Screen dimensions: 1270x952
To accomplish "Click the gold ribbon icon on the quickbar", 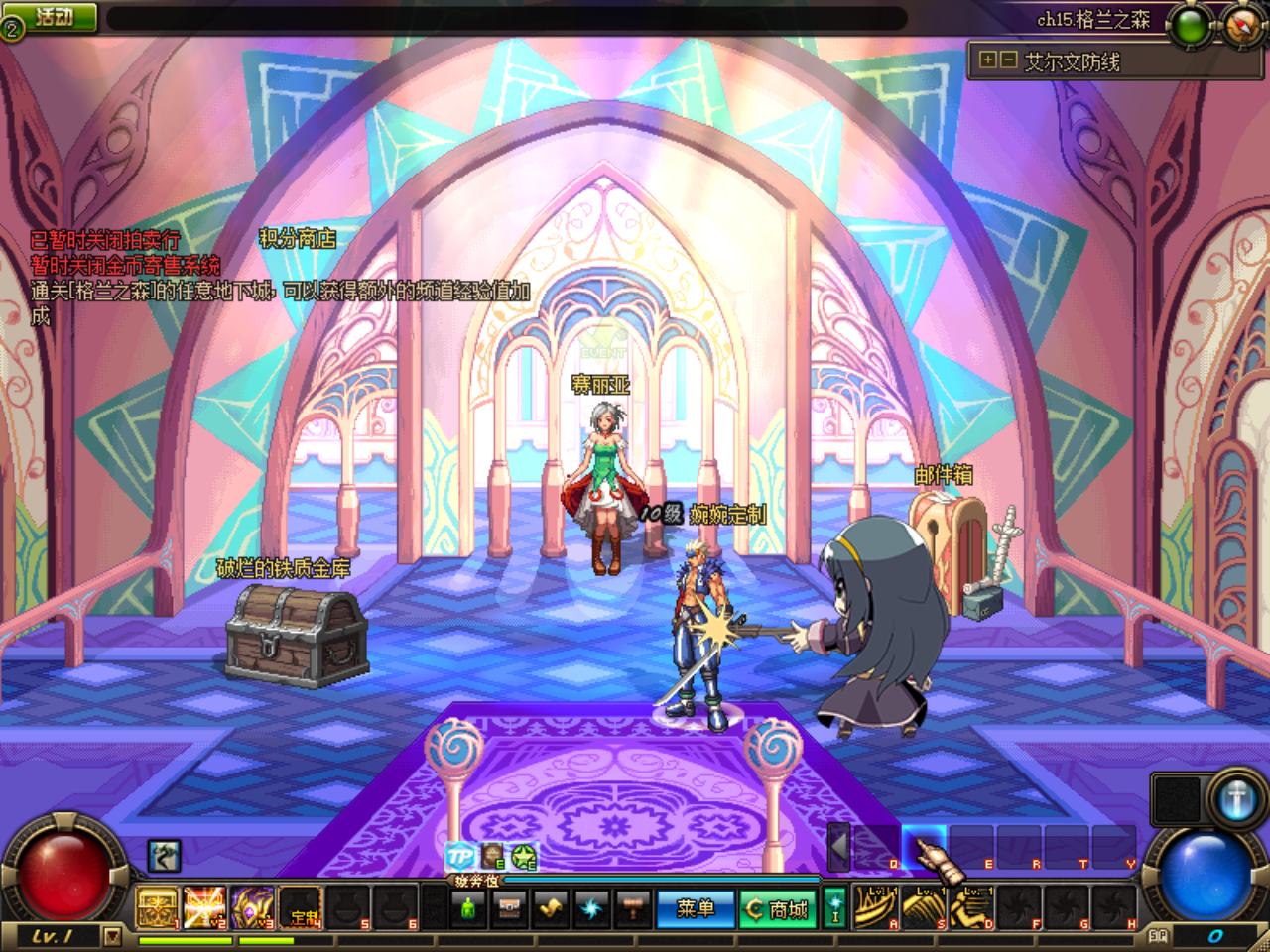I will click(x=551, y=907).
